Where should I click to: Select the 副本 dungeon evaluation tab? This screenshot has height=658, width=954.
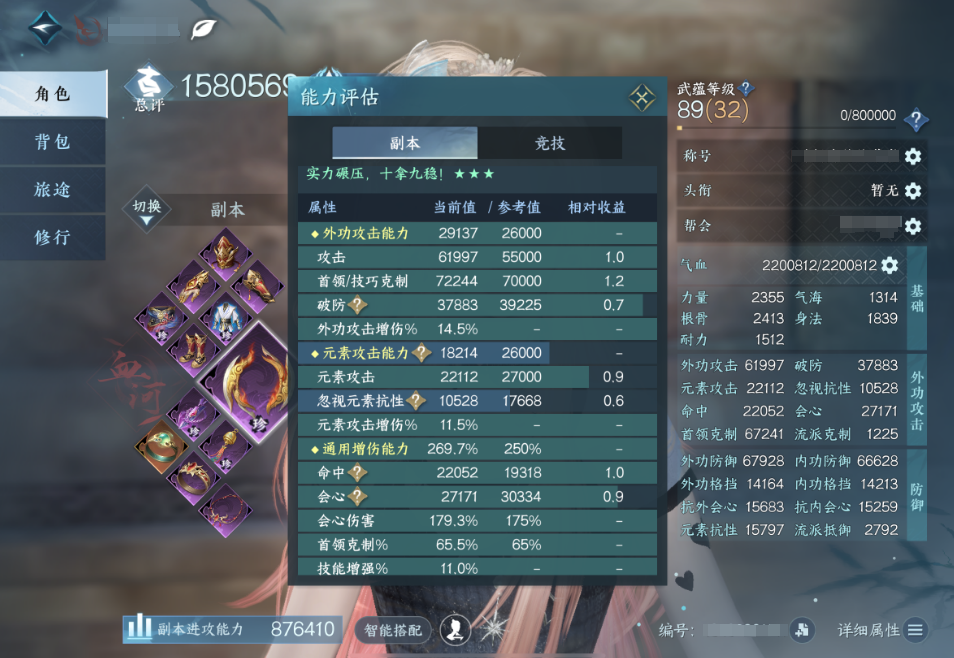tap(404, 143)
